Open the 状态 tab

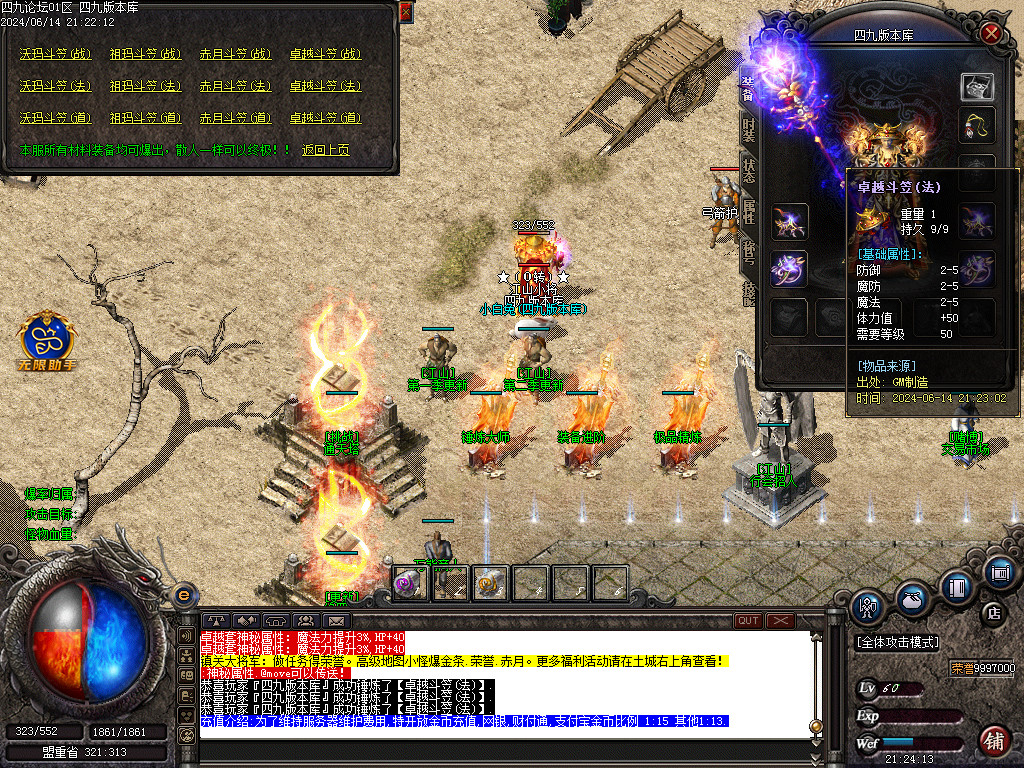pos(748,170)
